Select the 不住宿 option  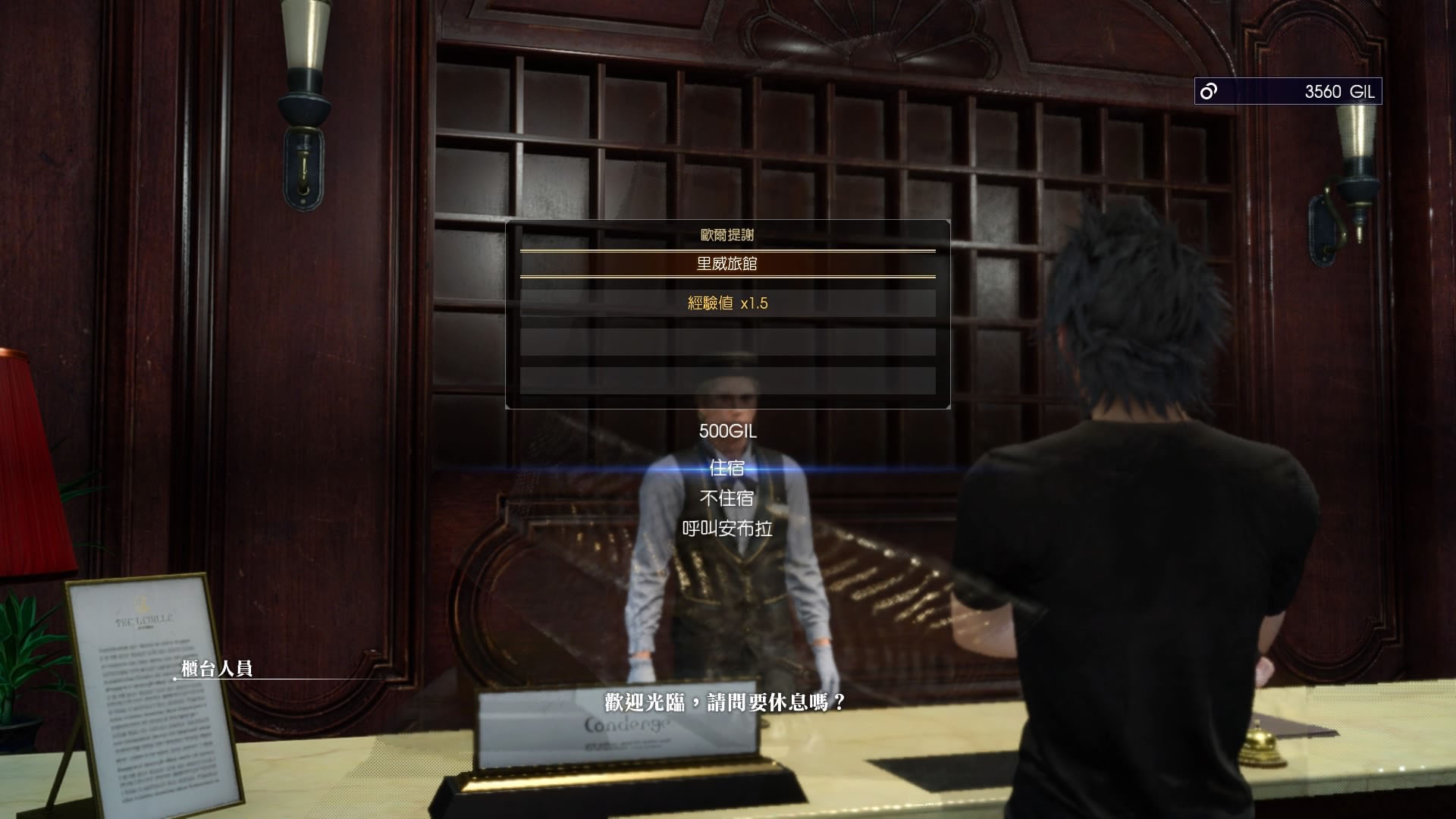click(x=726, y=498)
